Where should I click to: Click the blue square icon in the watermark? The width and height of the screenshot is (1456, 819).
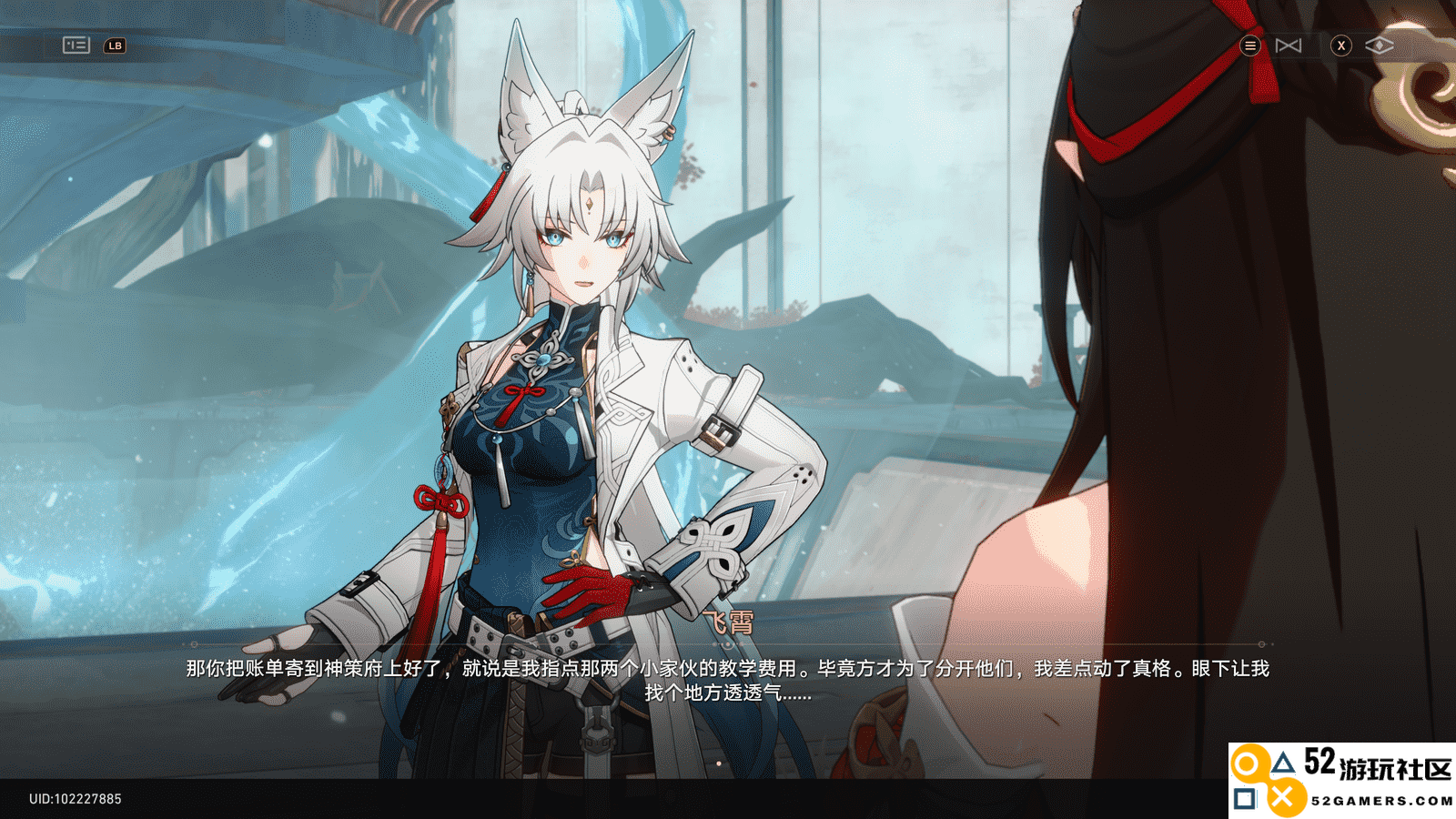click(x=1244, y=797)
